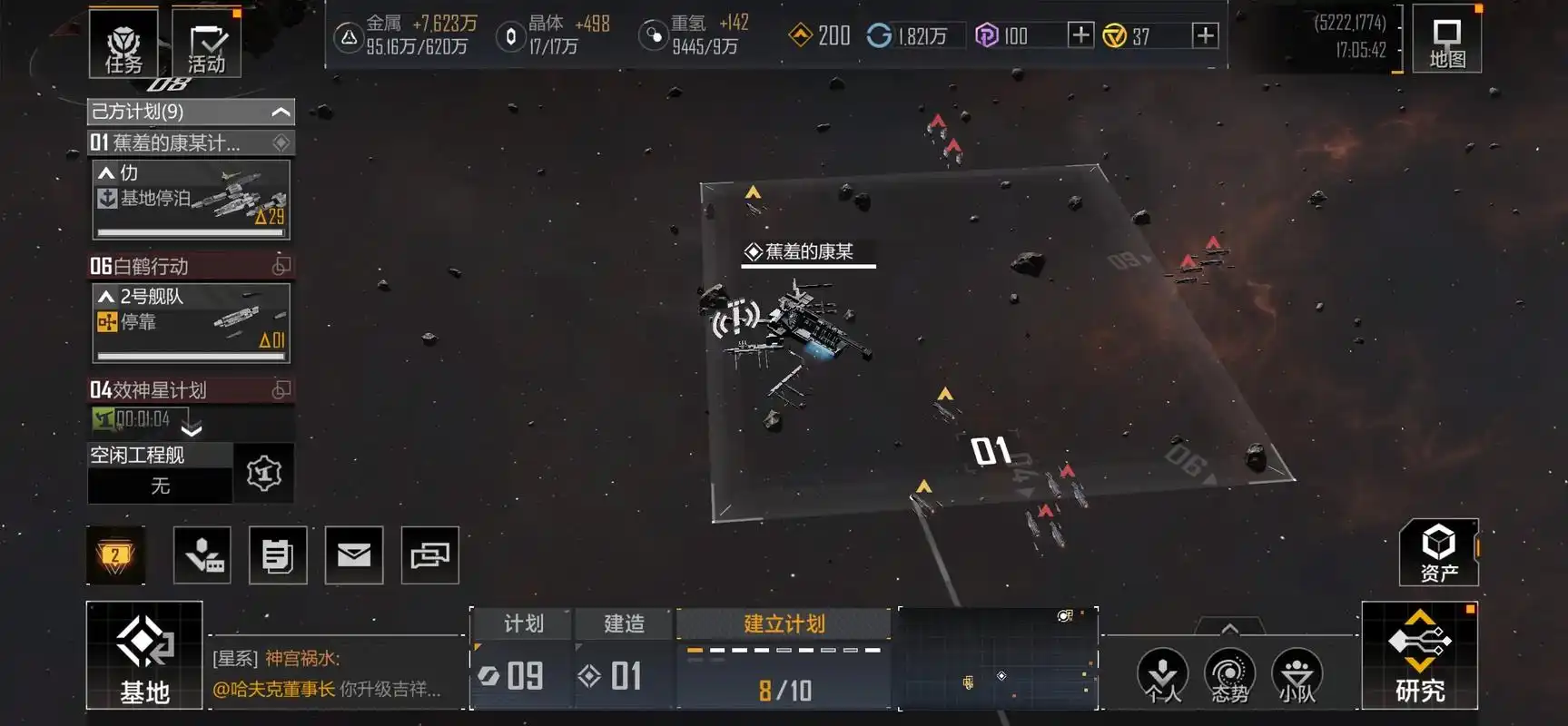The image size is (1568, 726).
Task: Click the idle engineering ship hexagon icon
Action: pyautogui.click(x=263, y=473)
